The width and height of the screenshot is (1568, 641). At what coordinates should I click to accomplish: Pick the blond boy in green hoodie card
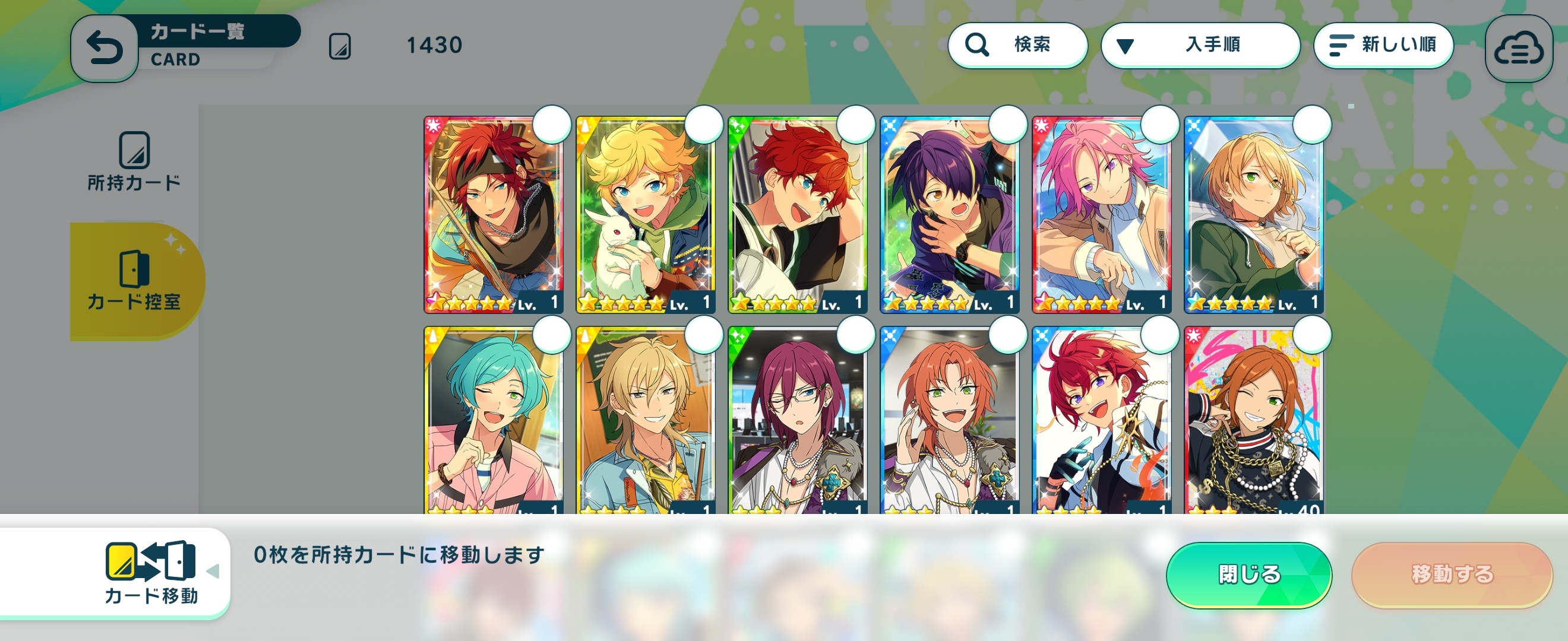[1253, 214]
